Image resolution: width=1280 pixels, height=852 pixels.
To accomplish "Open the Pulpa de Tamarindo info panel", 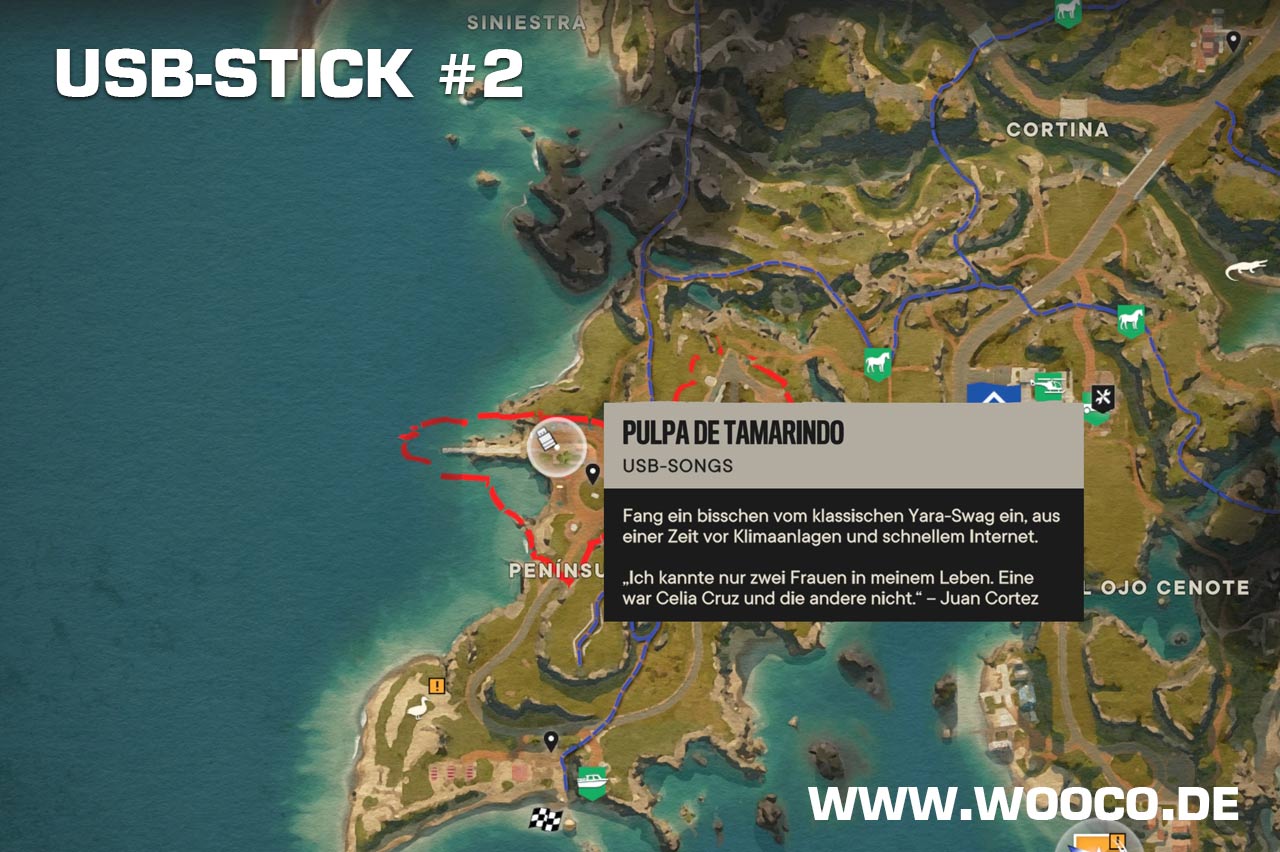I will pos(843,511).
